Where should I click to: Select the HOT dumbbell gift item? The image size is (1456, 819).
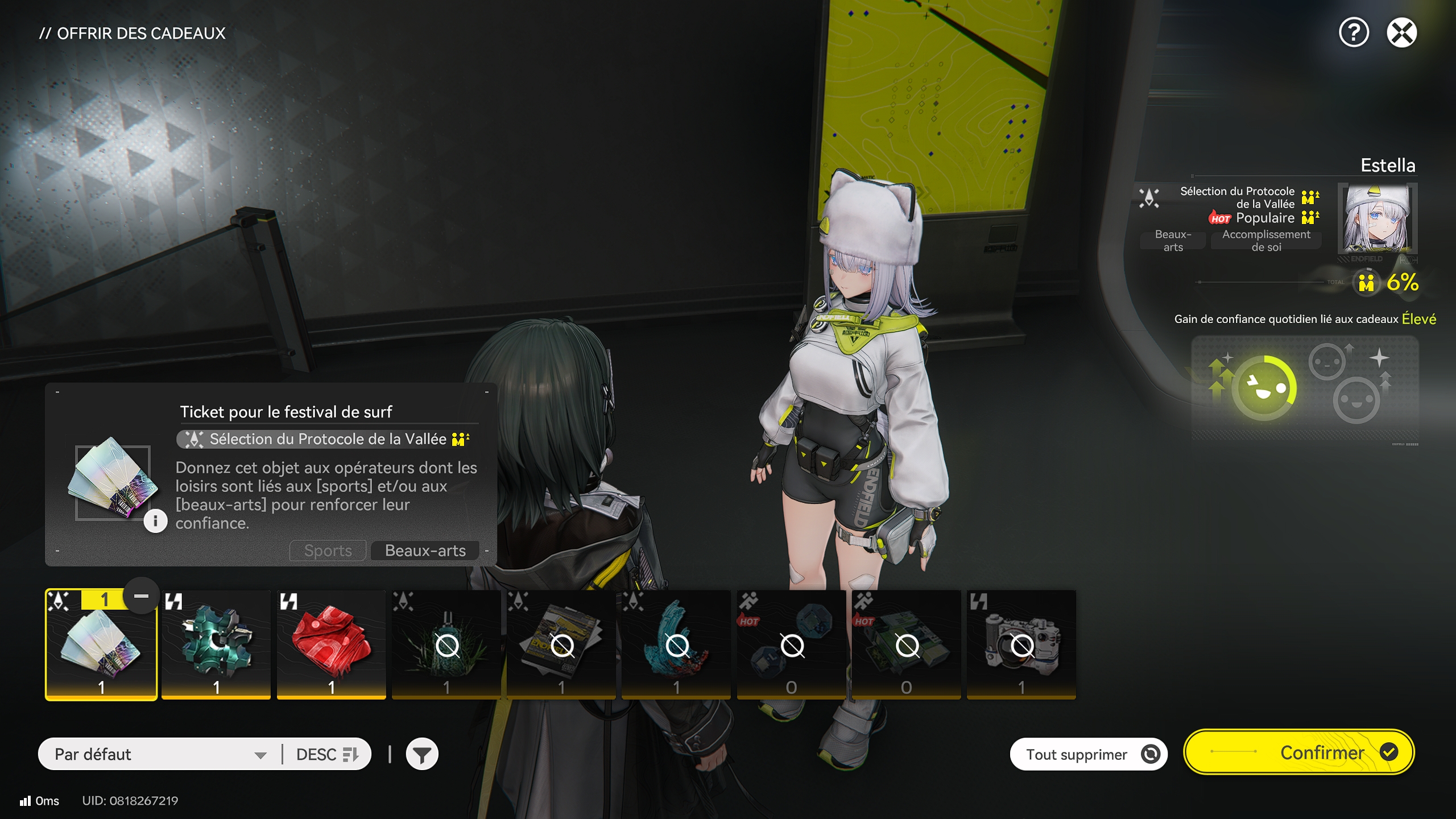pyautogui.click(x=792, y=643)
